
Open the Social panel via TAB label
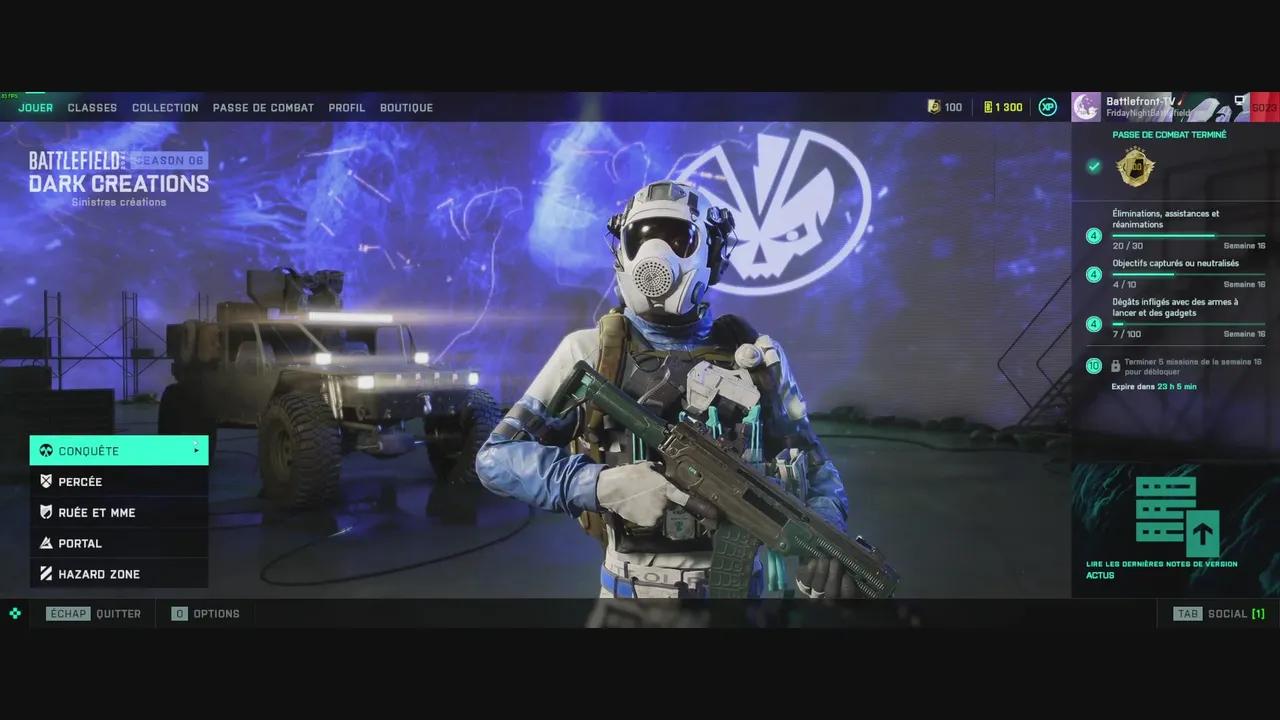point(1188,613)
